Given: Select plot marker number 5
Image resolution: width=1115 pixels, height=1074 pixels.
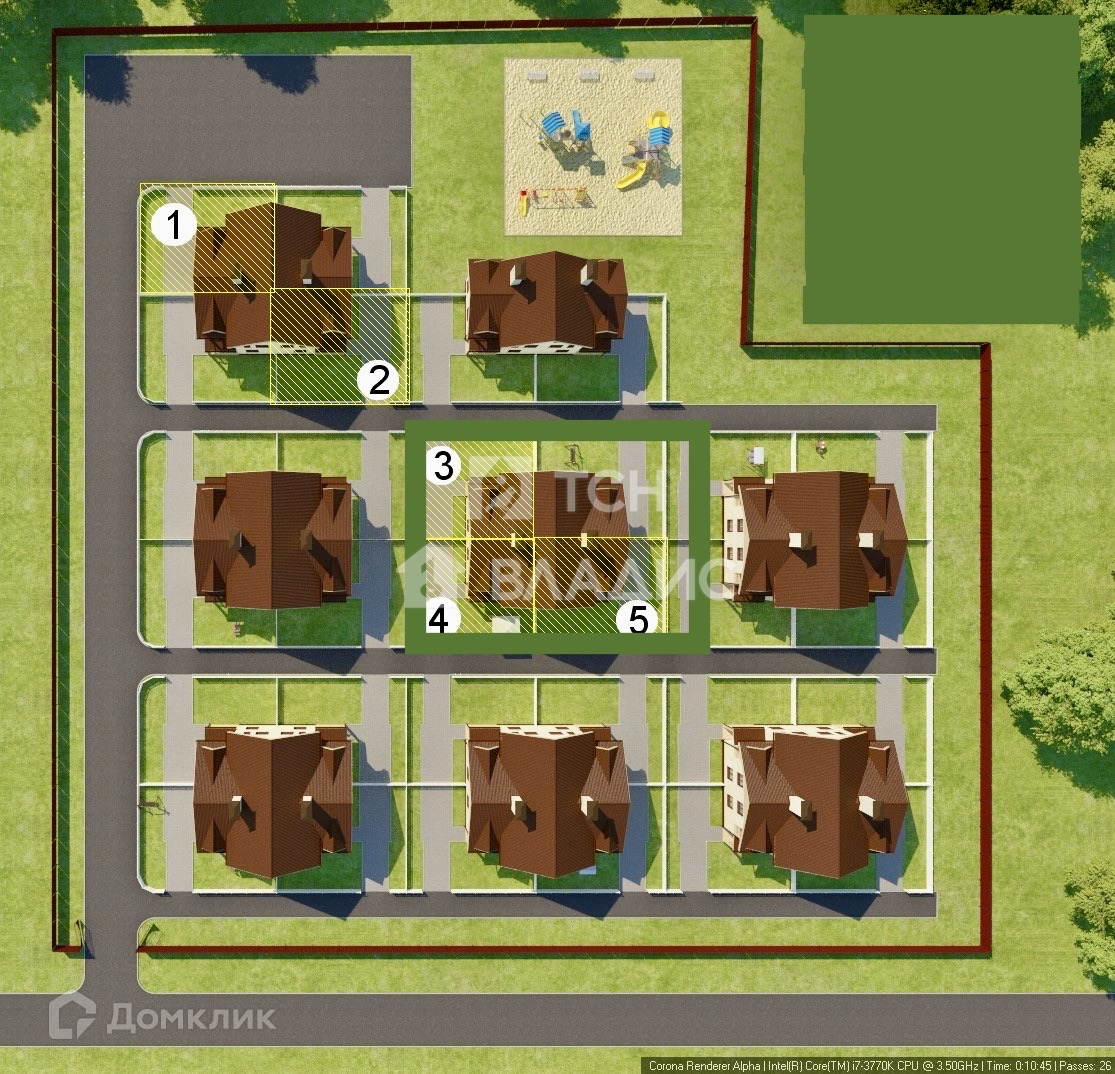Looking at the screenshot, I should [637, 620].
